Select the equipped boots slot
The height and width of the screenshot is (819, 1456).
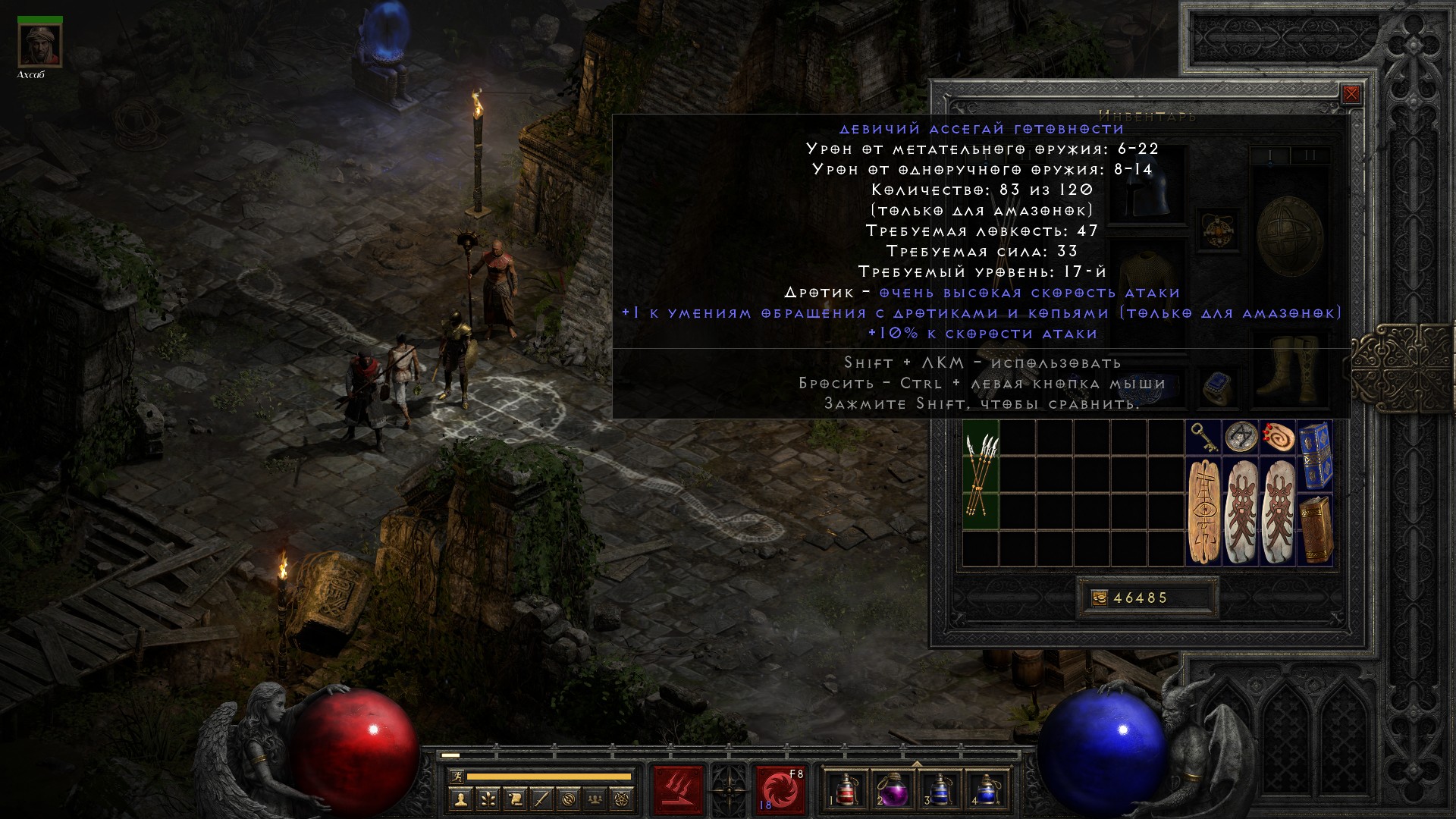pyautogui.click(x=1289, y=372)
